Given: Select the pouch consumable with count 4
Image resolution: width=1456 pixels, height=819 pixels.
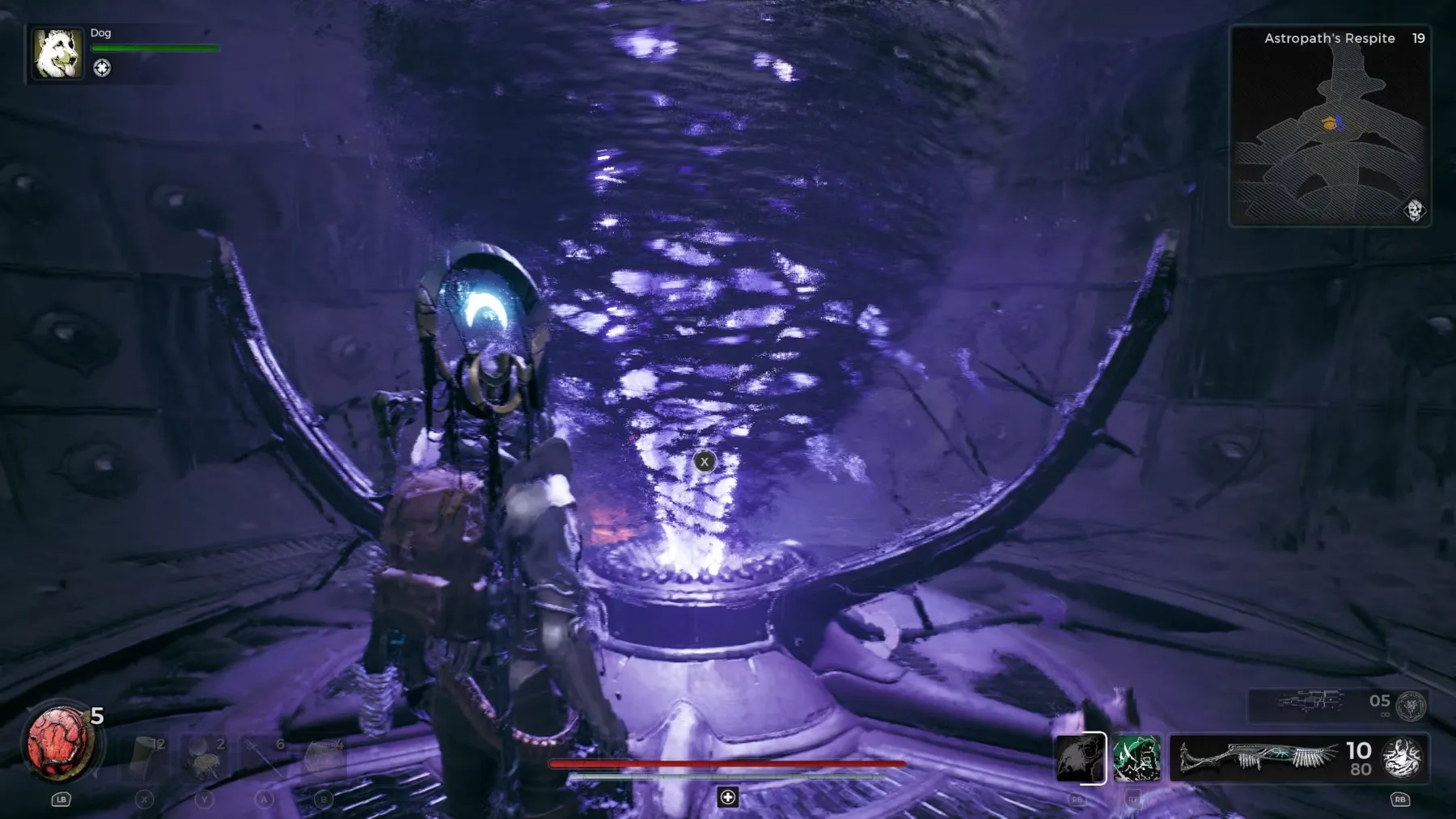Looking at the screenshot, I should pyautogui.click(x=324, y=758).
